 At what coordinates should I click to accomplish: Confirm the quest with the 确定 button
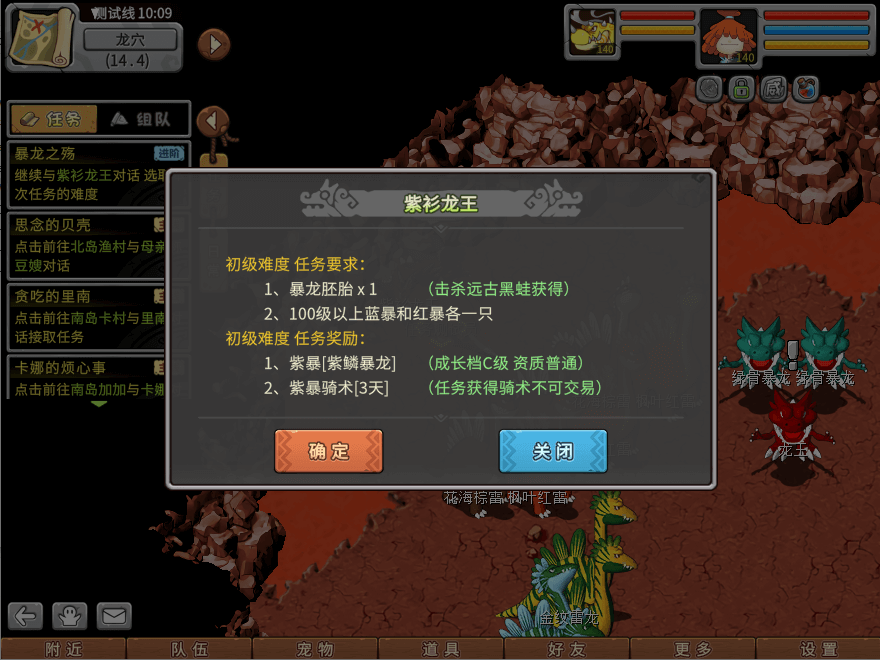click(328, 451)
